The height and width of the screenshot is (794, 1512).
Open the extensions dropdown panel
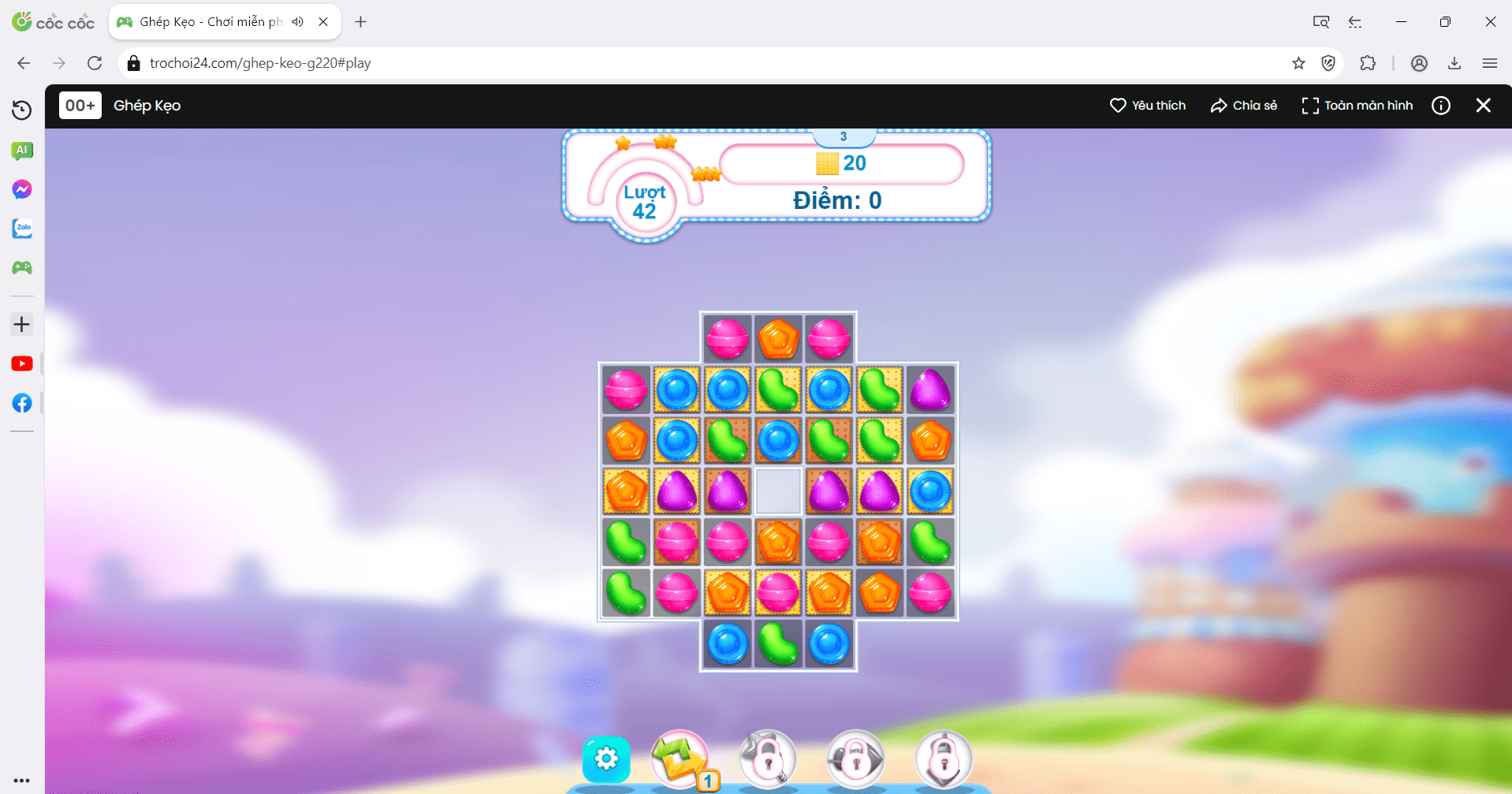pyautogui.click(x=1368, y=63)
